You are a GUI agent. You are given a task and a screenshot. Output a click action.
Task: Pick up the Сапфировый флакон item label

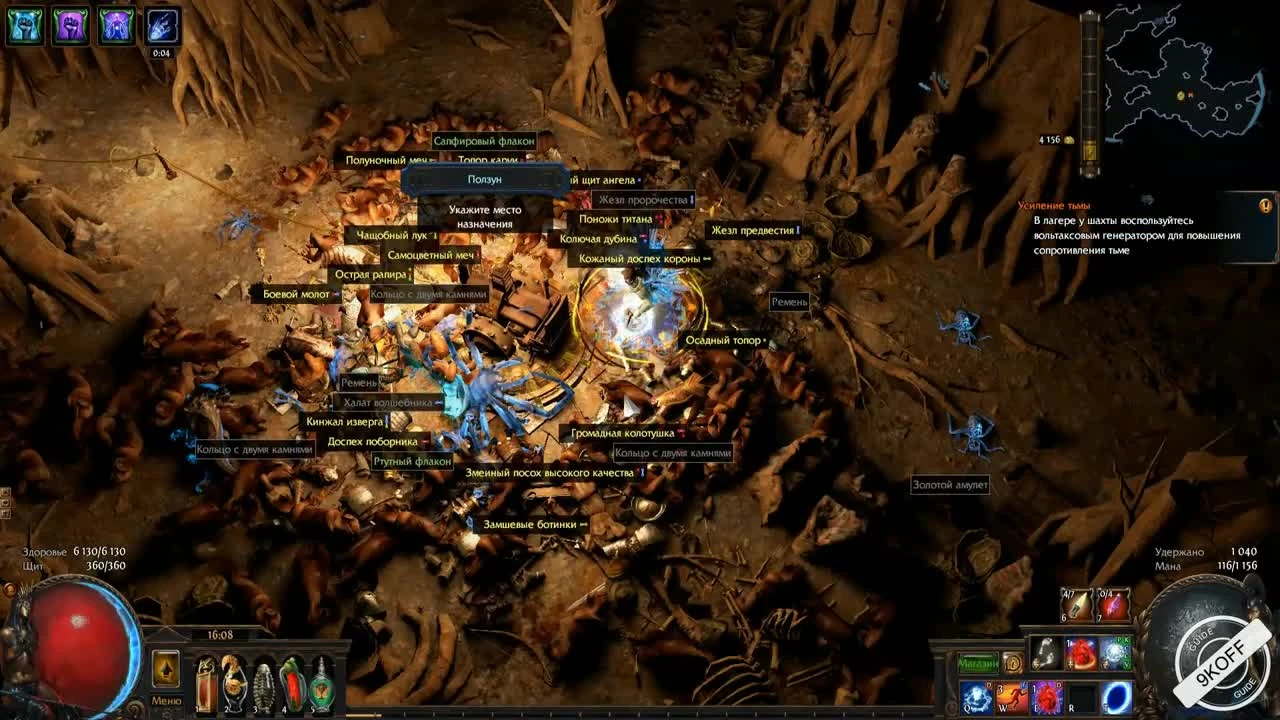[x=484, y=142]
